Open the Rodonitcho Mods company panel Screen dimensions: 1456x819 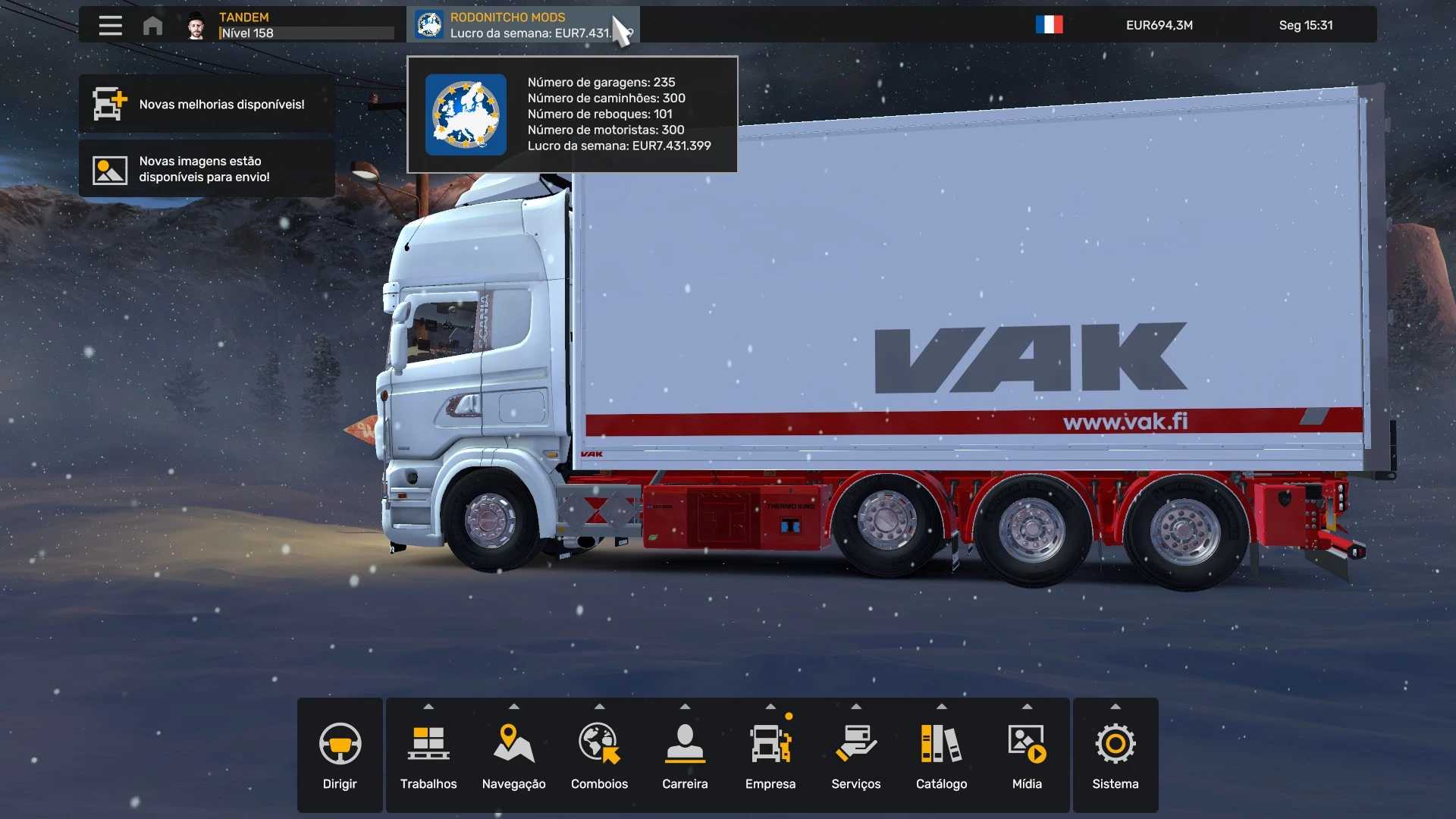(x=522, y=25)
